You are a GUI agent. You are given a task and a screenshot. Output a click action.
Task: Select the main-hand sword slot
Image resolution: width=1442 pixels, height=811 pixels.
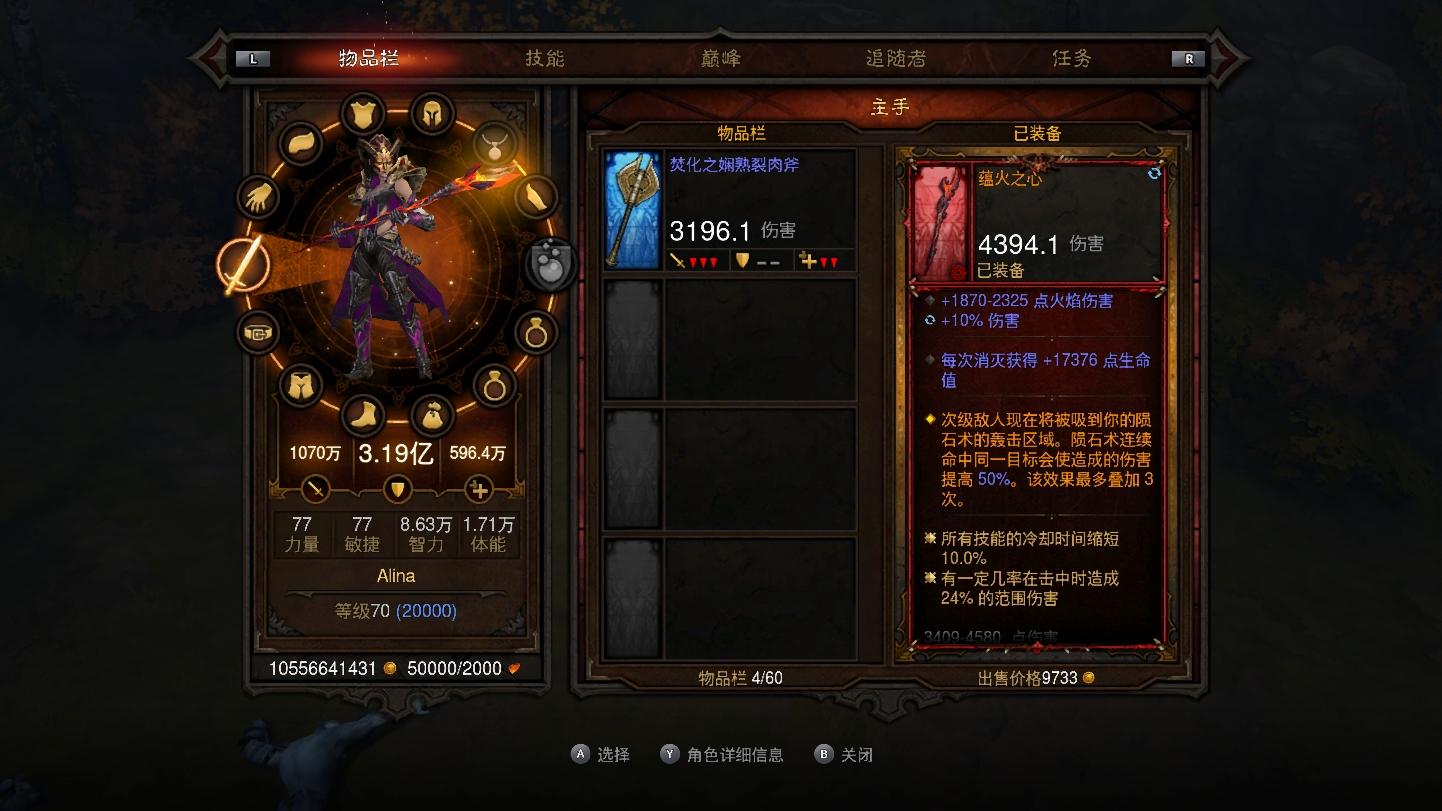pyautogui.click(x=244, y=266)
